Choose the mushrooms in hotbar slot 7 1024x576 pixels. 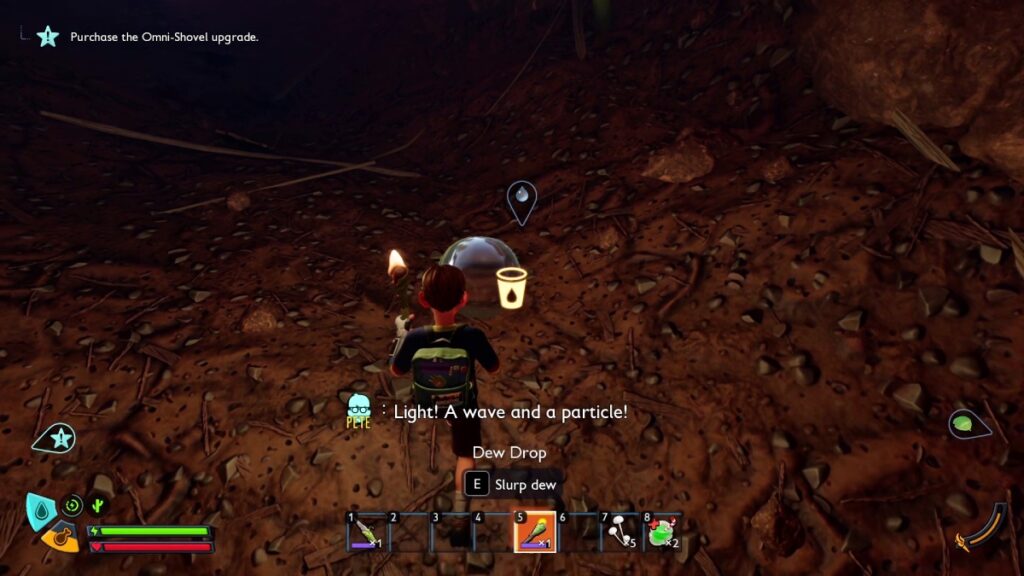(620, 531)
